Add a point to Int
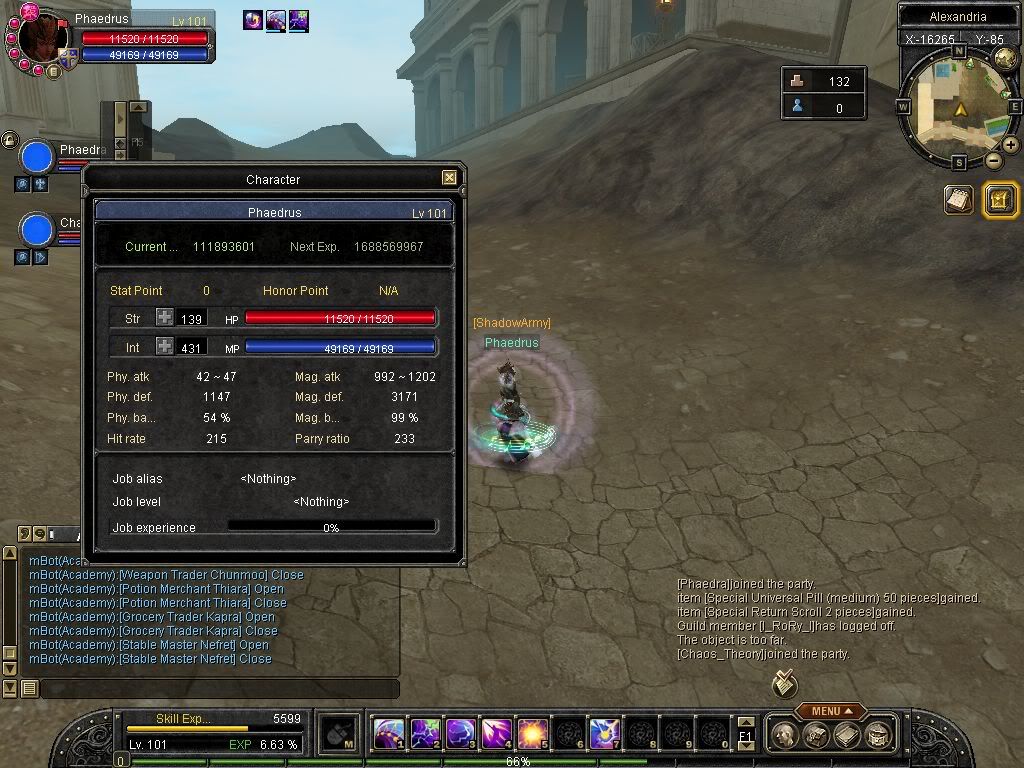The height and width of the screenshot is (768, 1024). pos(164,347)
